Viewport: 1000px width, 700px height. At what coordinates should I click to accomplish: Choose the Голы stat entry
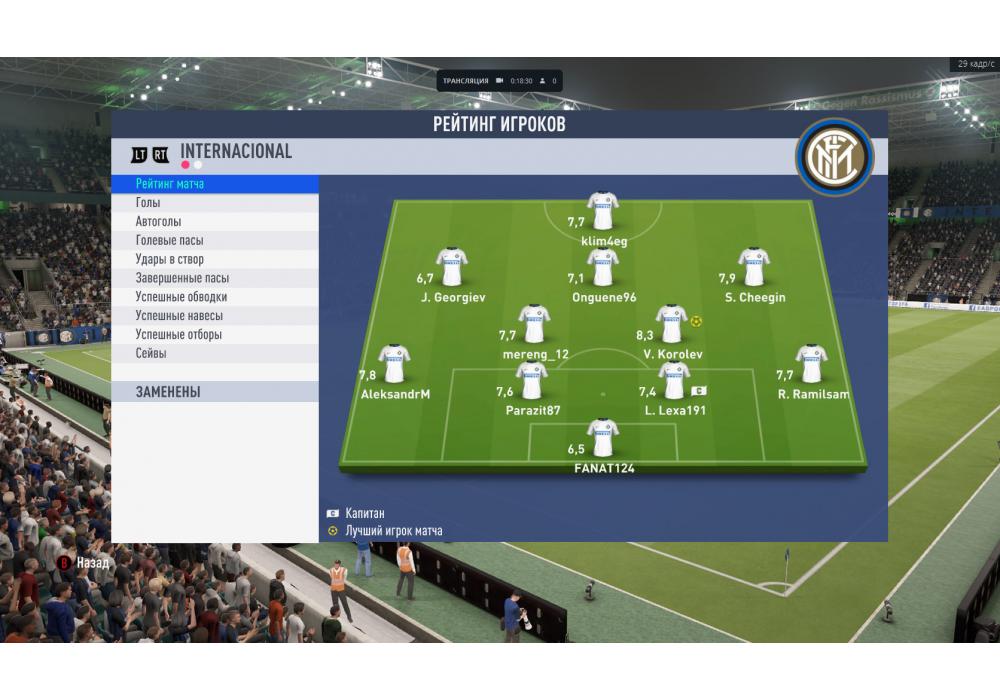coord(215,203)
